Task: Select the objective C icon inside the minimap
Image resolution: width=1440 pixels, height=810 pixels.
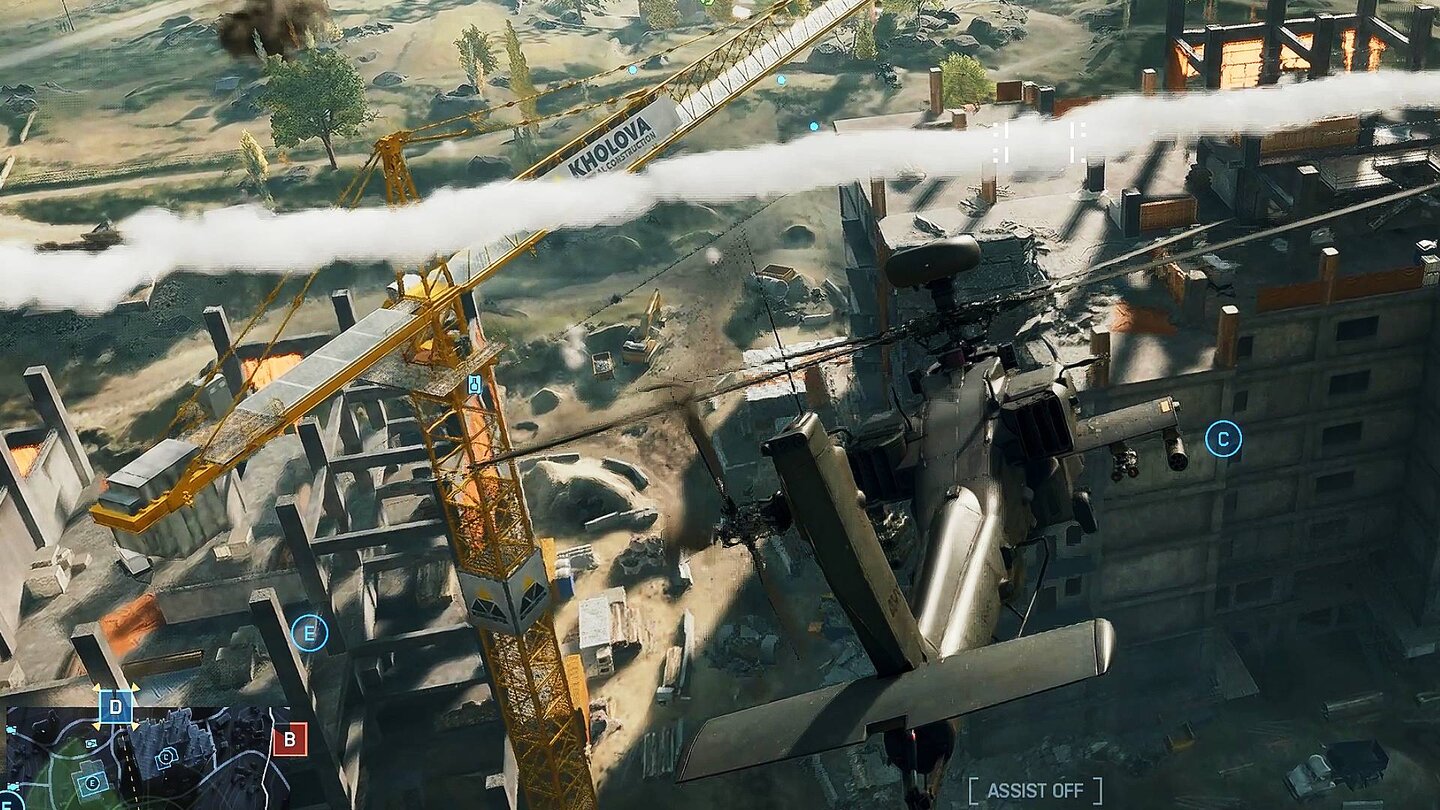Action: point(165,757)
